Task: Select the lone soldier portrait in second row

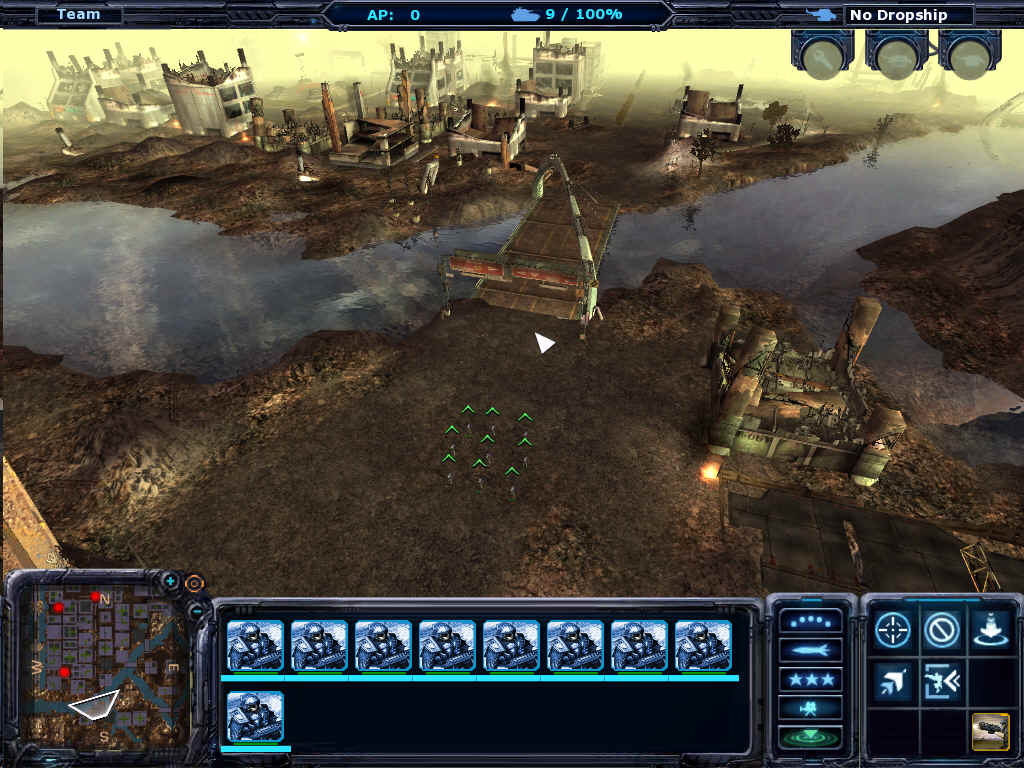Action: [255, 717]
